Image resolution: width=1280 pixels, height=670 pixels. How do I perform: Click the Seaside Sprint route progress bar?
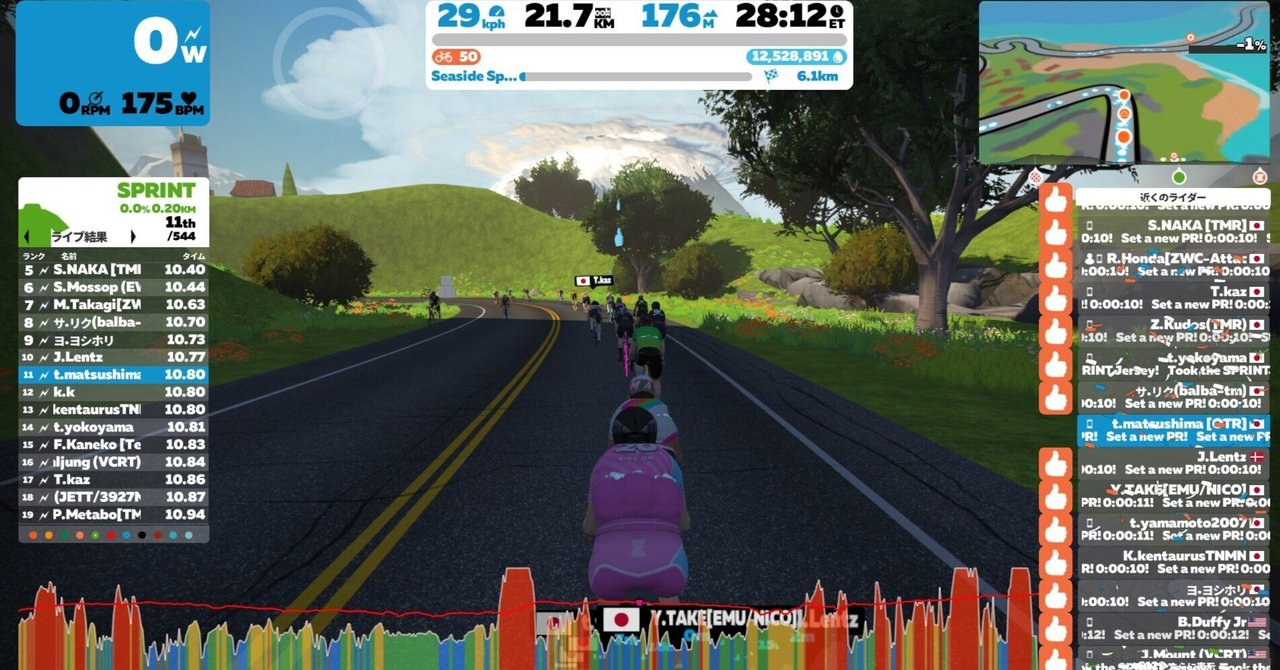click(635, 76)
